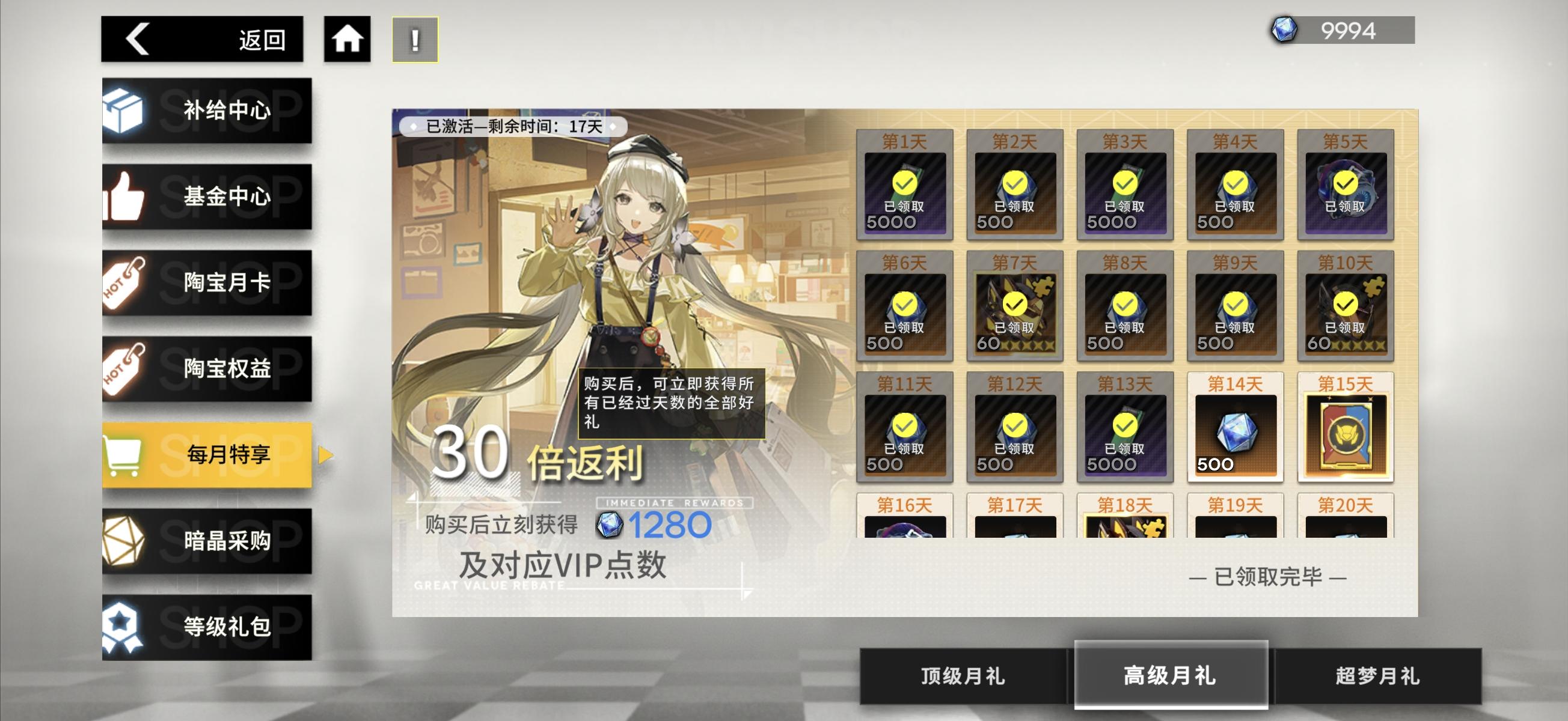Expand the yellow arrow beside 每月特享

(x=327, y=453)
